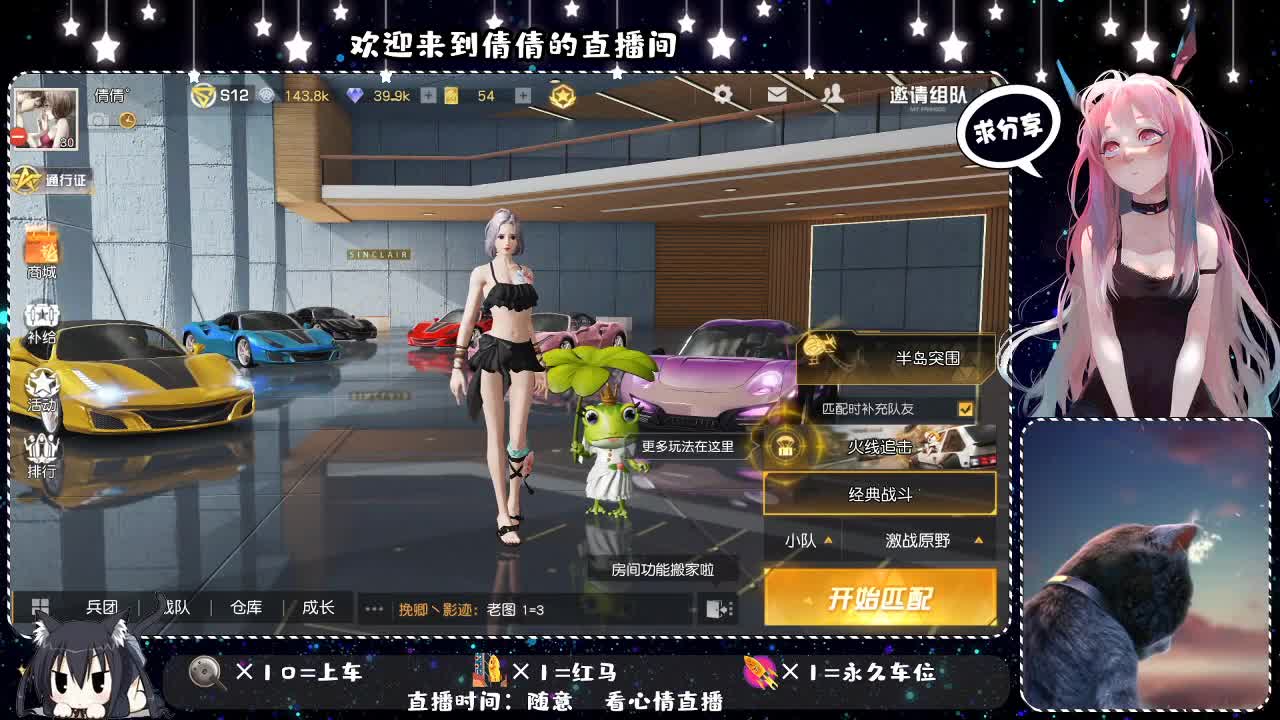Uncheck 匹配时补充队友 option

965,408
